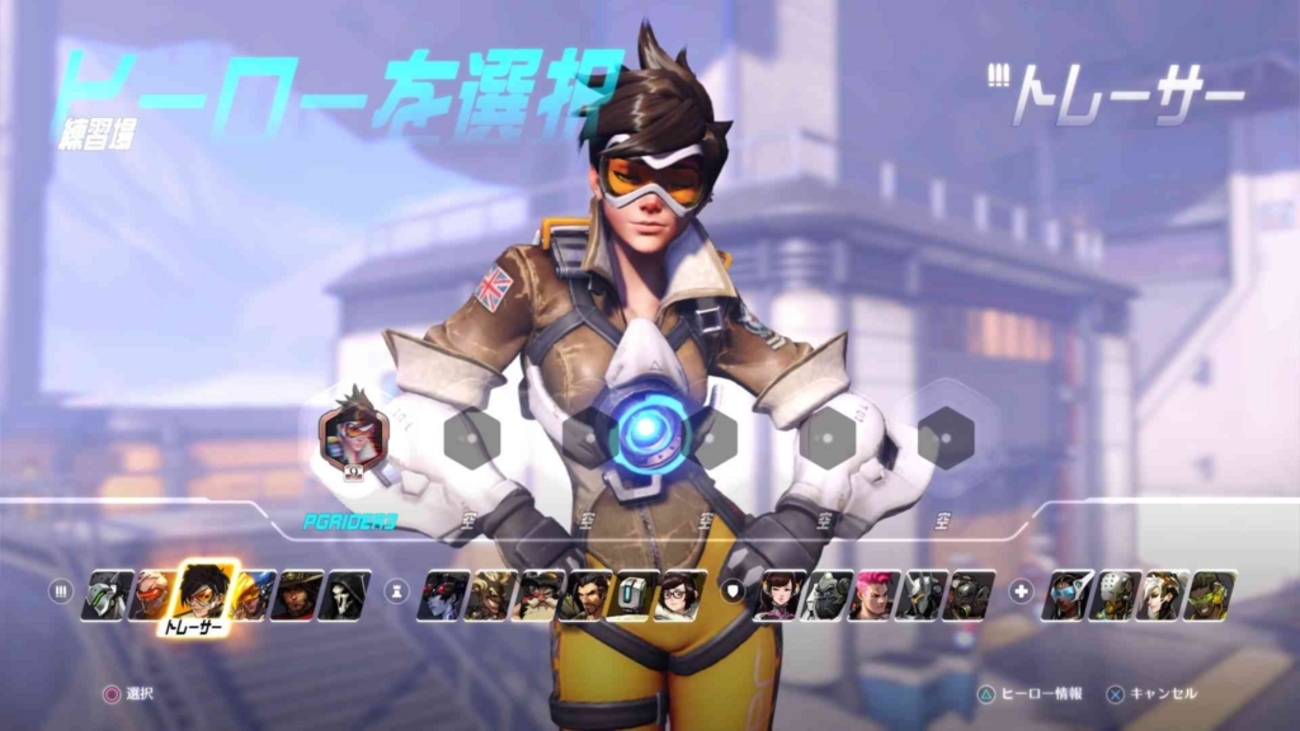Screen dimensions: 1300x731
Task: Select the Widowmaker portrait
Action: [x=442, y=595]
